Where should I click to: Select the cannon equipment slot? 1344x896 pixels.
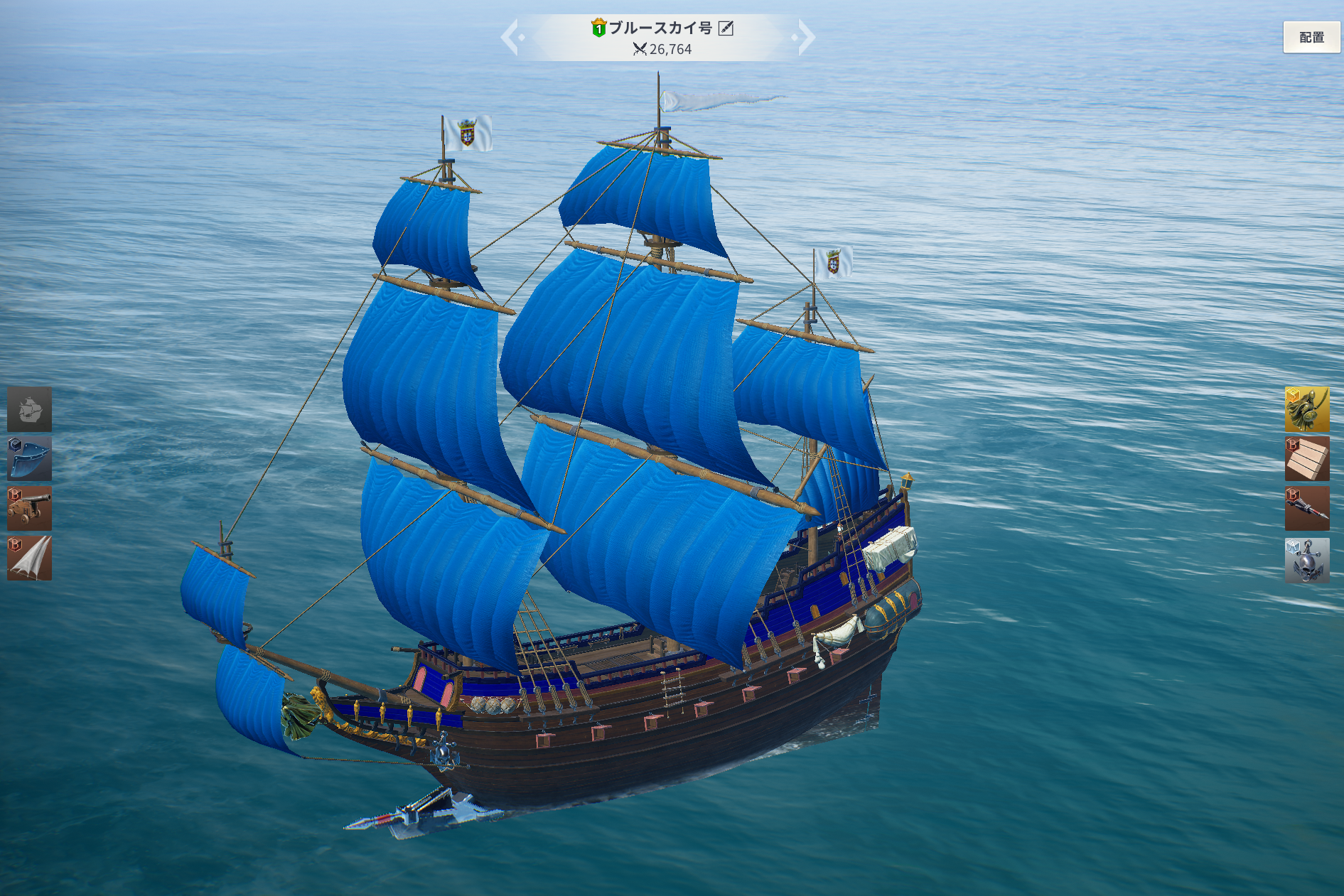pyautogui.click(x=30, y=509)
